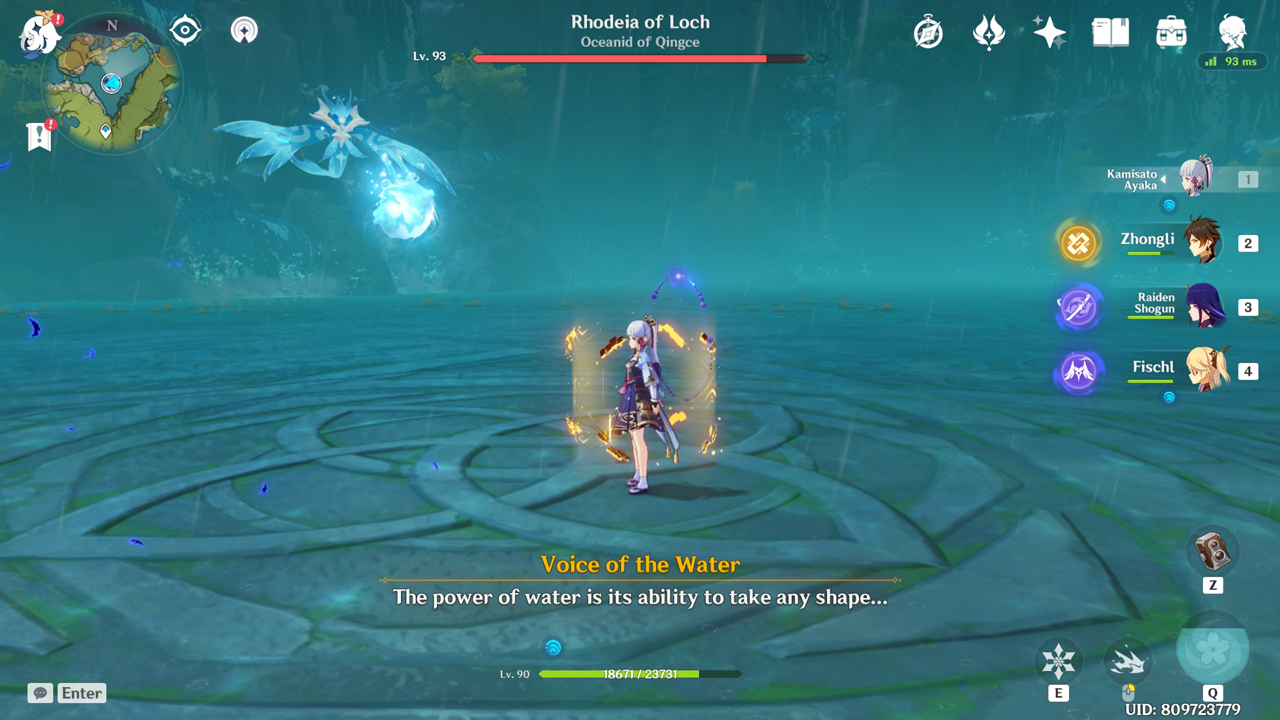Click Fischl's electro burst indicator icon
The image size is (1280, 720).
pyautogui.click(x=1078, y=371)
